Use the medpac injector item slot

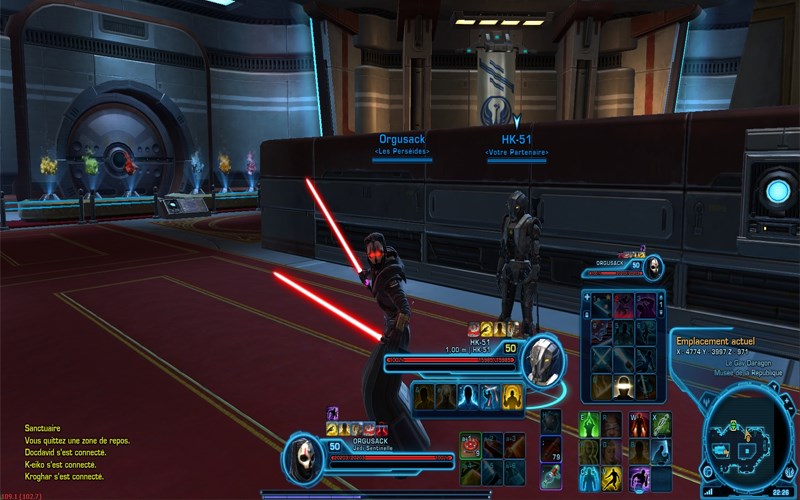coord(551,475)
